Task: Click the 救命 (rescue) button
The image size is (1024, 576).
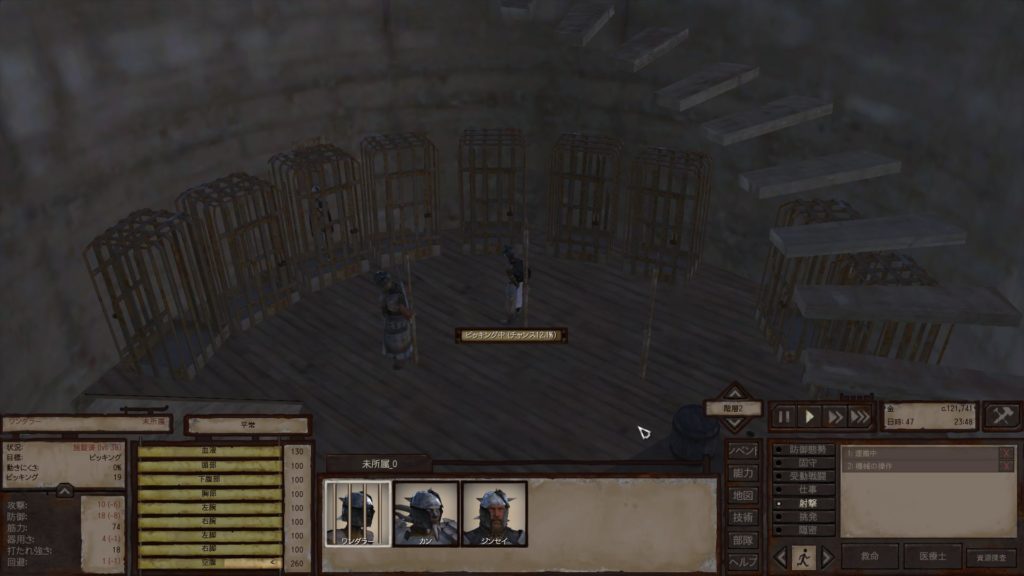Action: click(869, 557)
